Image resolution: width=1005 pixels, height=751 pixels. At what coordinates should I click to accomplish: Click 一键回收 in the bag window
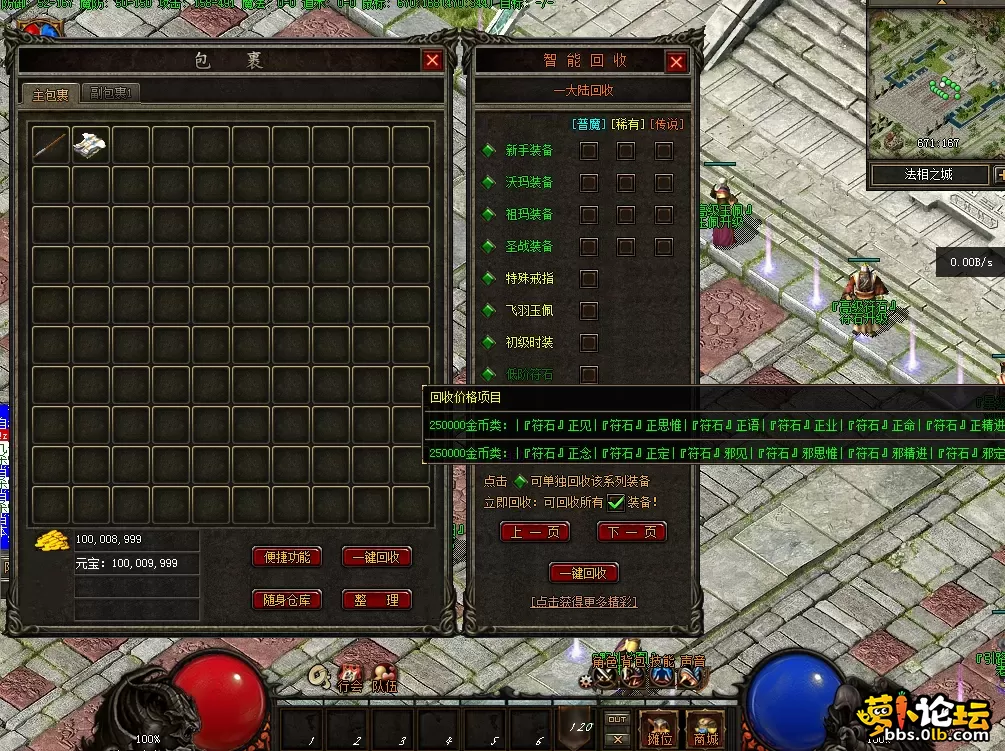(376, 557)
